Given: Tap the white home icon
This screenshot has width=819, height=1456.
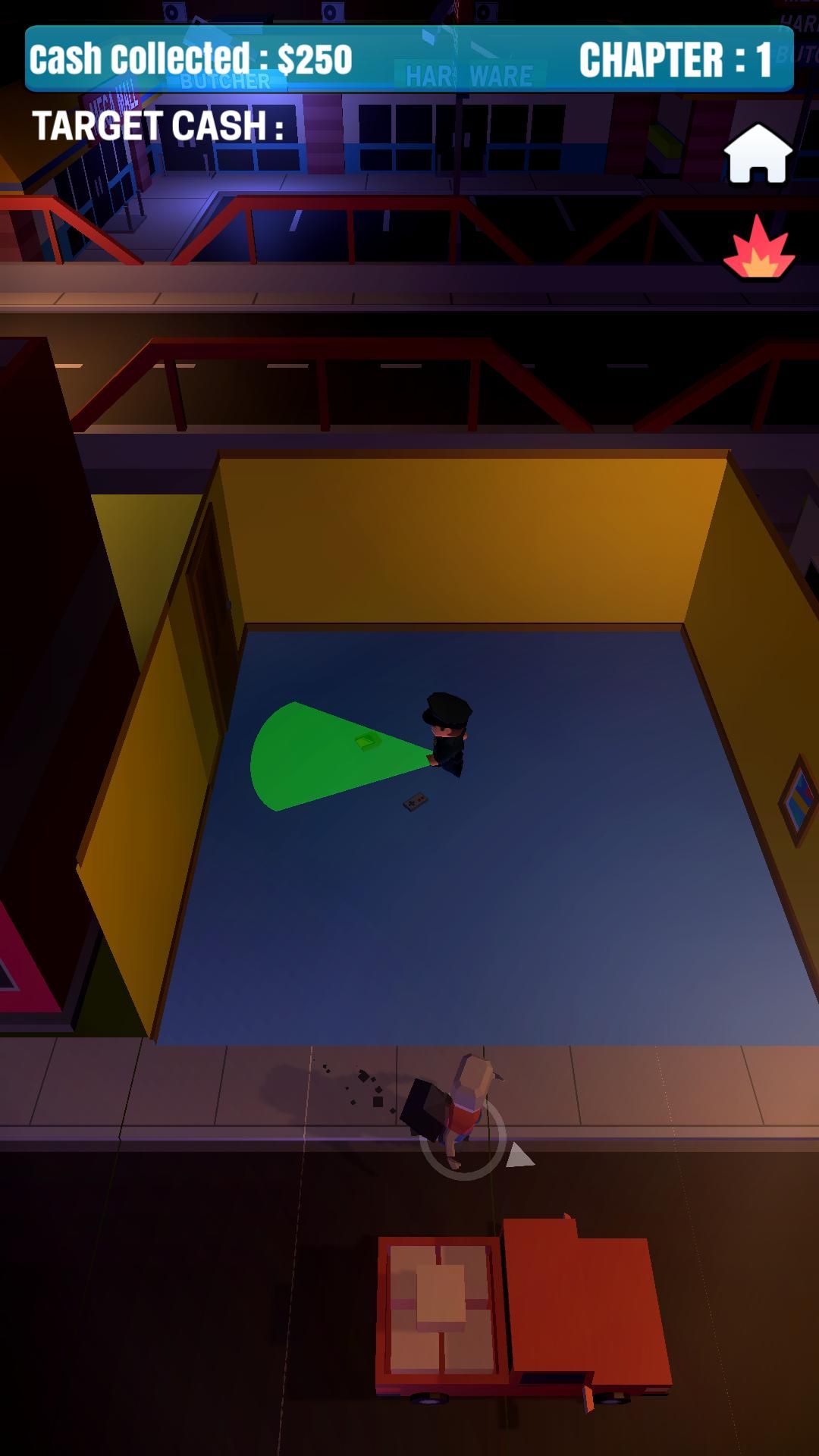Looking at the screenshot, I should (x=758, y=153).
